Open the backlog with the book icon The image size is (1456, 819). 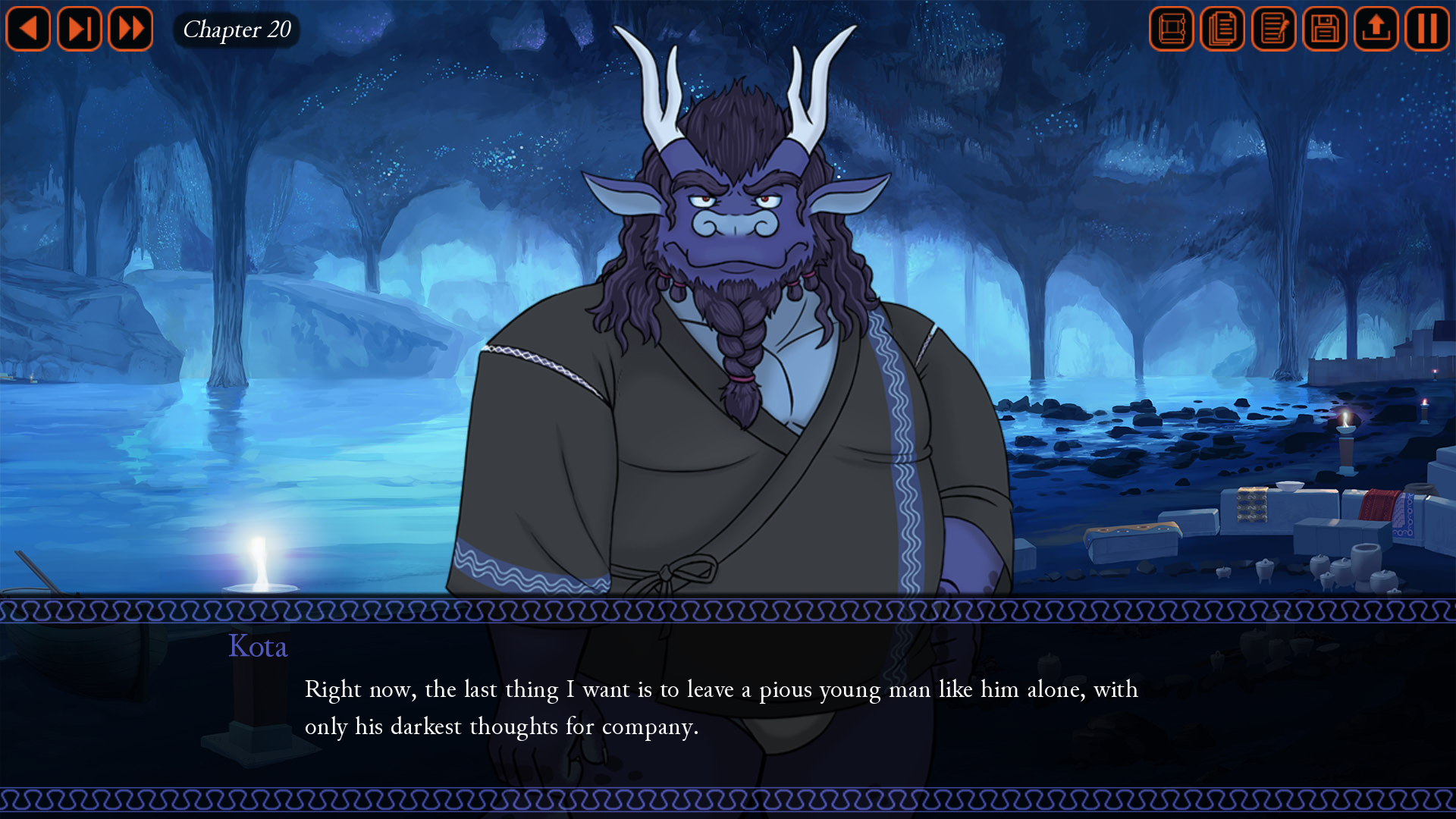1171,29
